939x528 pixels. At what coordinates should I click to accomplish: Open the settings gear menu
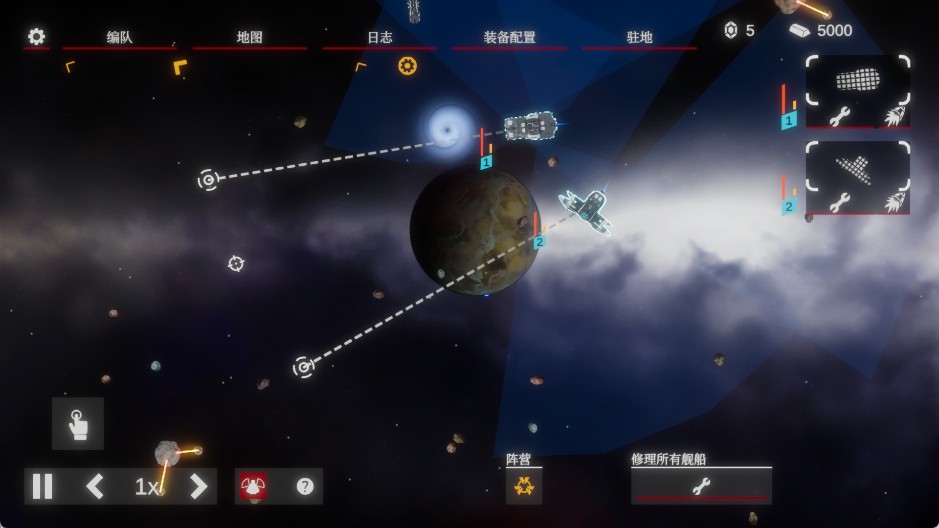pos(36,37)
